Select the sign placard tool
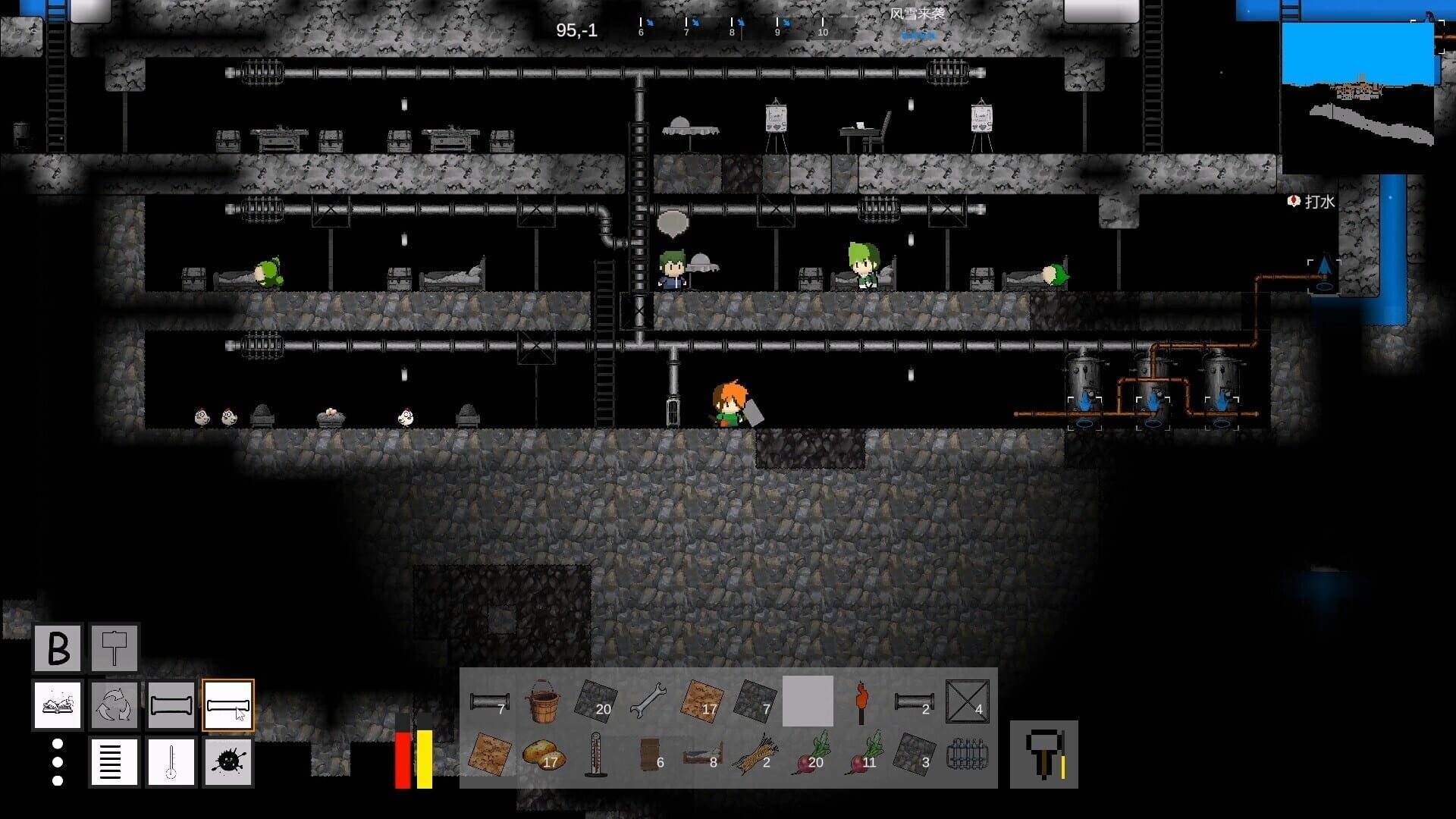 click(x=114, y=647)
